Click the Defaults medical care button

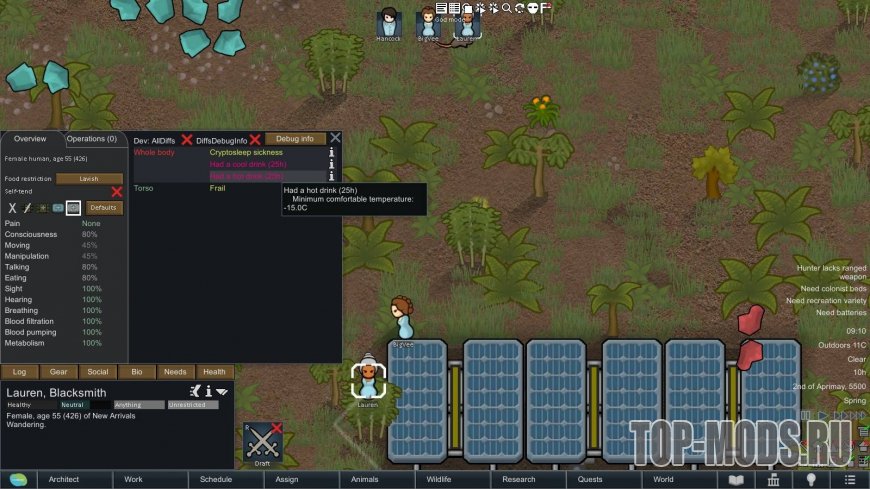point(104,208)
